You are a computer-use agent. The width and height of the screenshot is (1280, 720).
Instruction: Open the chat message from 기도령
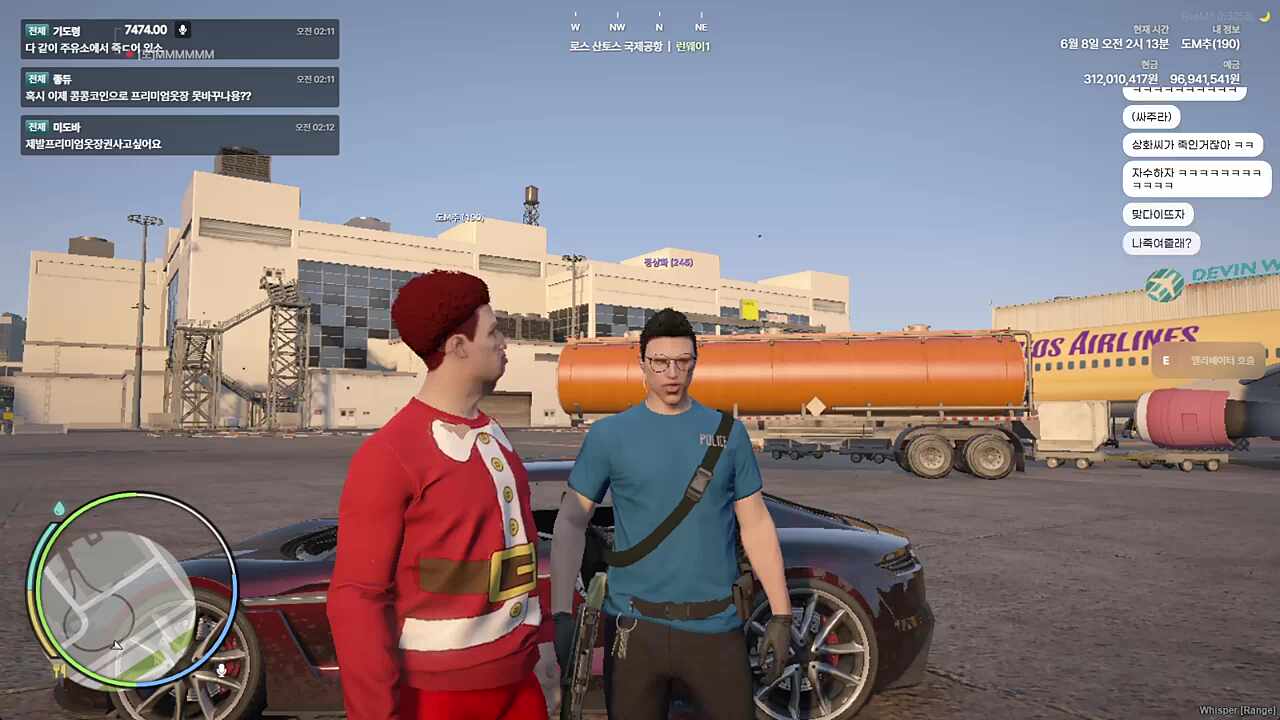pos(180,39)
